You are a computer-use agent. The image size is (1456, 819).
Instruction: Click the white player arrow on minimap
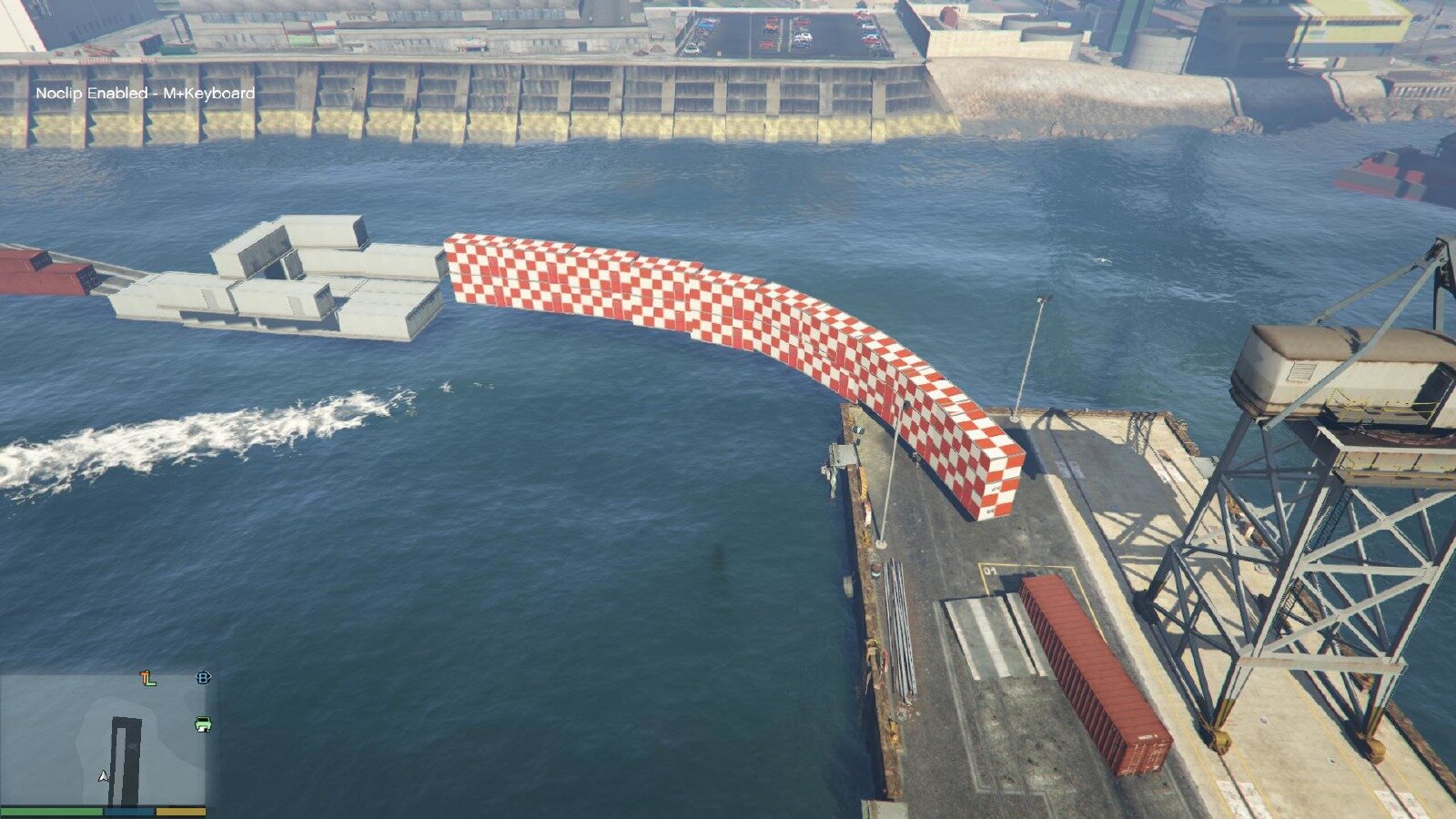103,776
